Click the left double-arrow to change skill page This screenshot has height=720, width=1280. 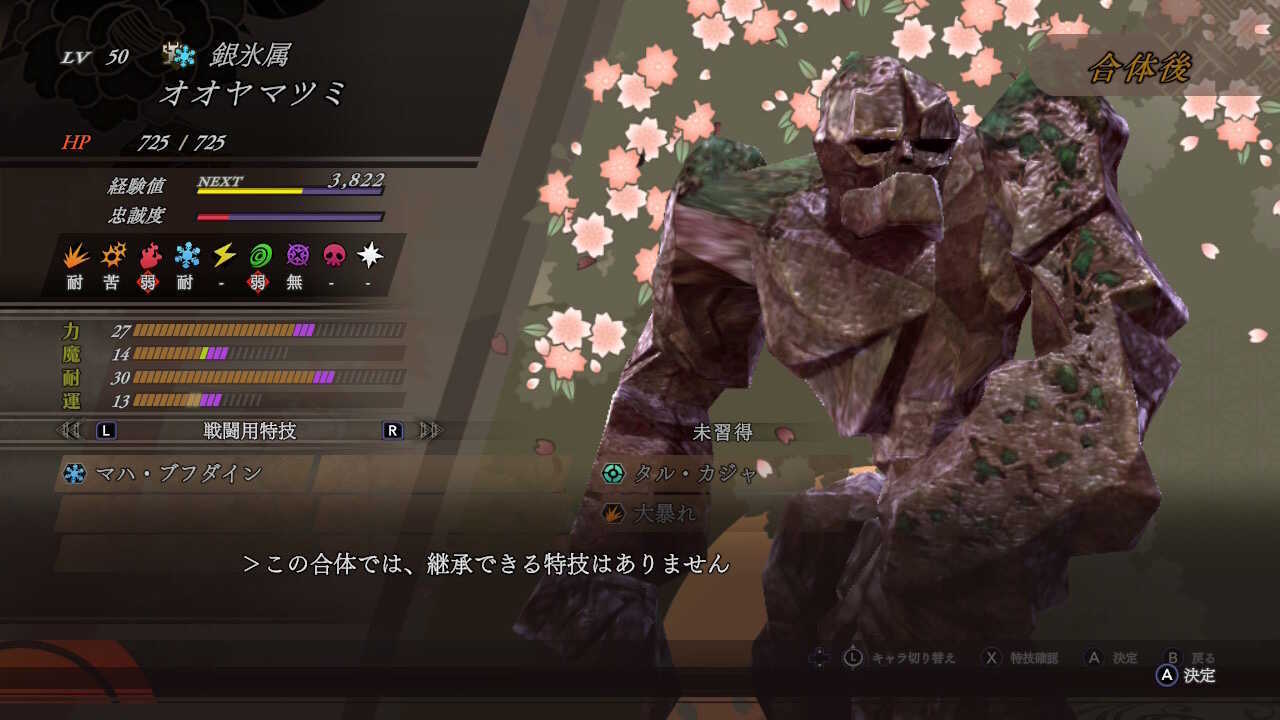(67, 430)
